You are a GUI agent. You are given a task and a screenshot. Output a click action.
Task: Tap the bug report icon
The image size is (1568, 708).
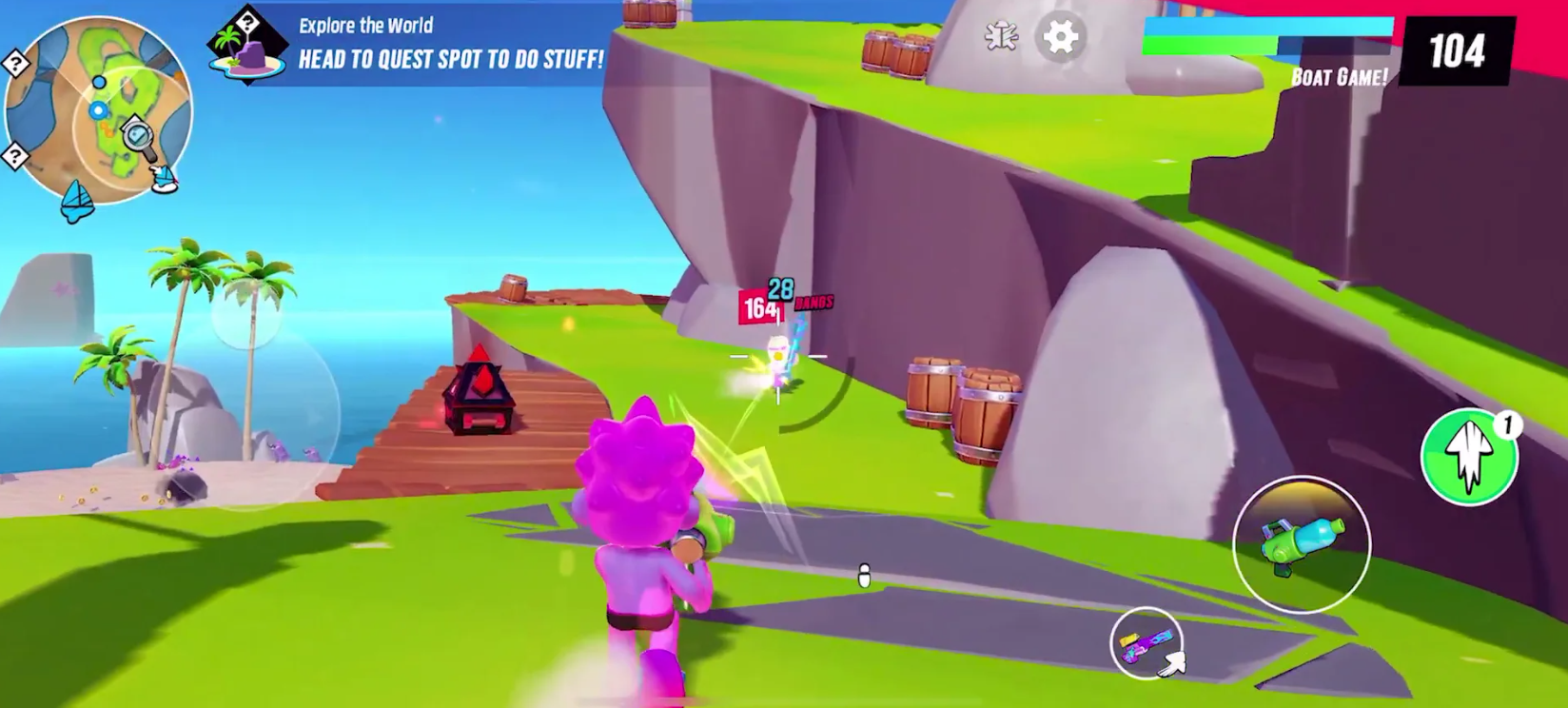pyautogui.click(x=1001, y=37)
